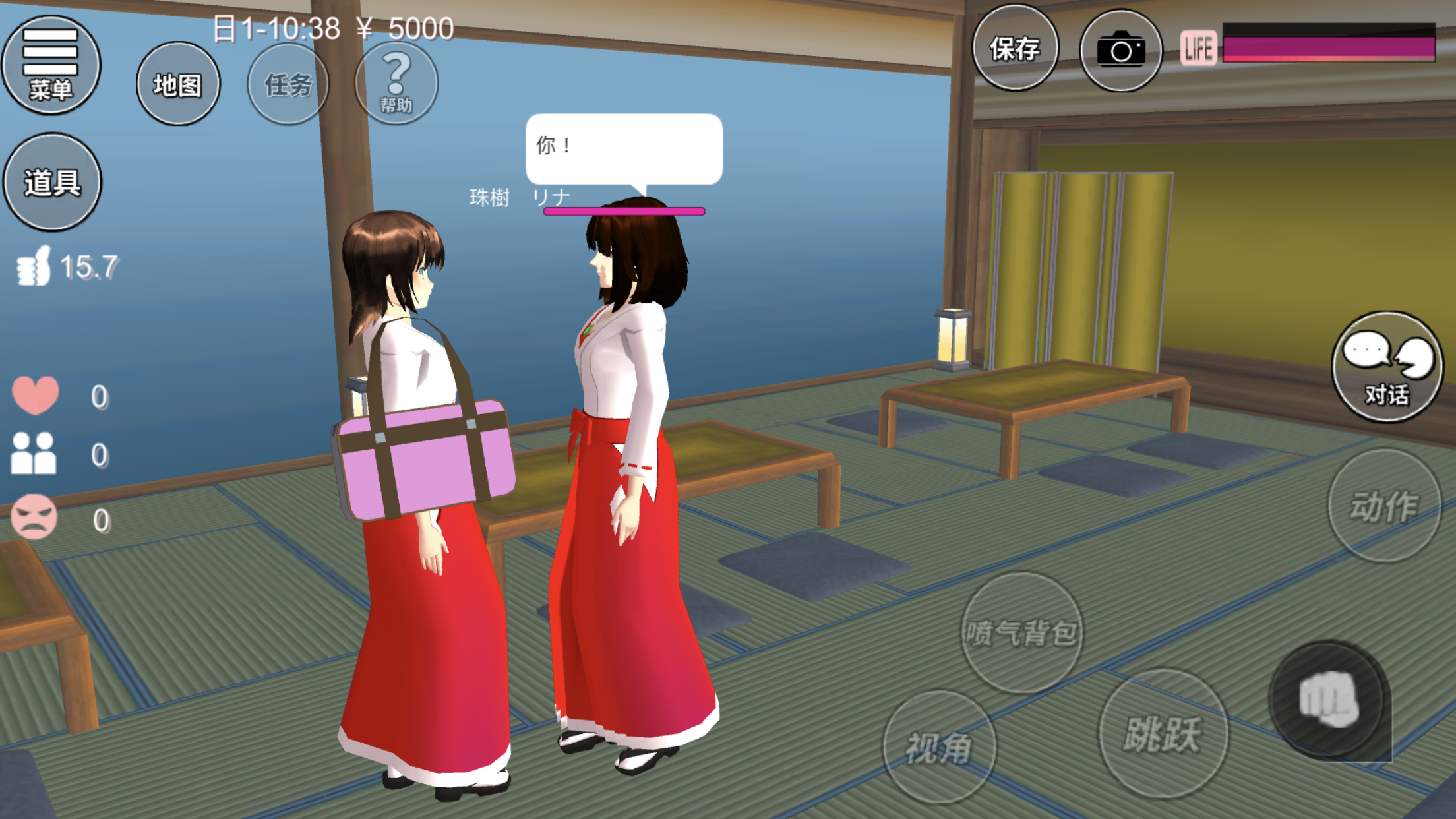Open the 帮助 help screen
1456x819 pixels.
click(x=396, y=83)
